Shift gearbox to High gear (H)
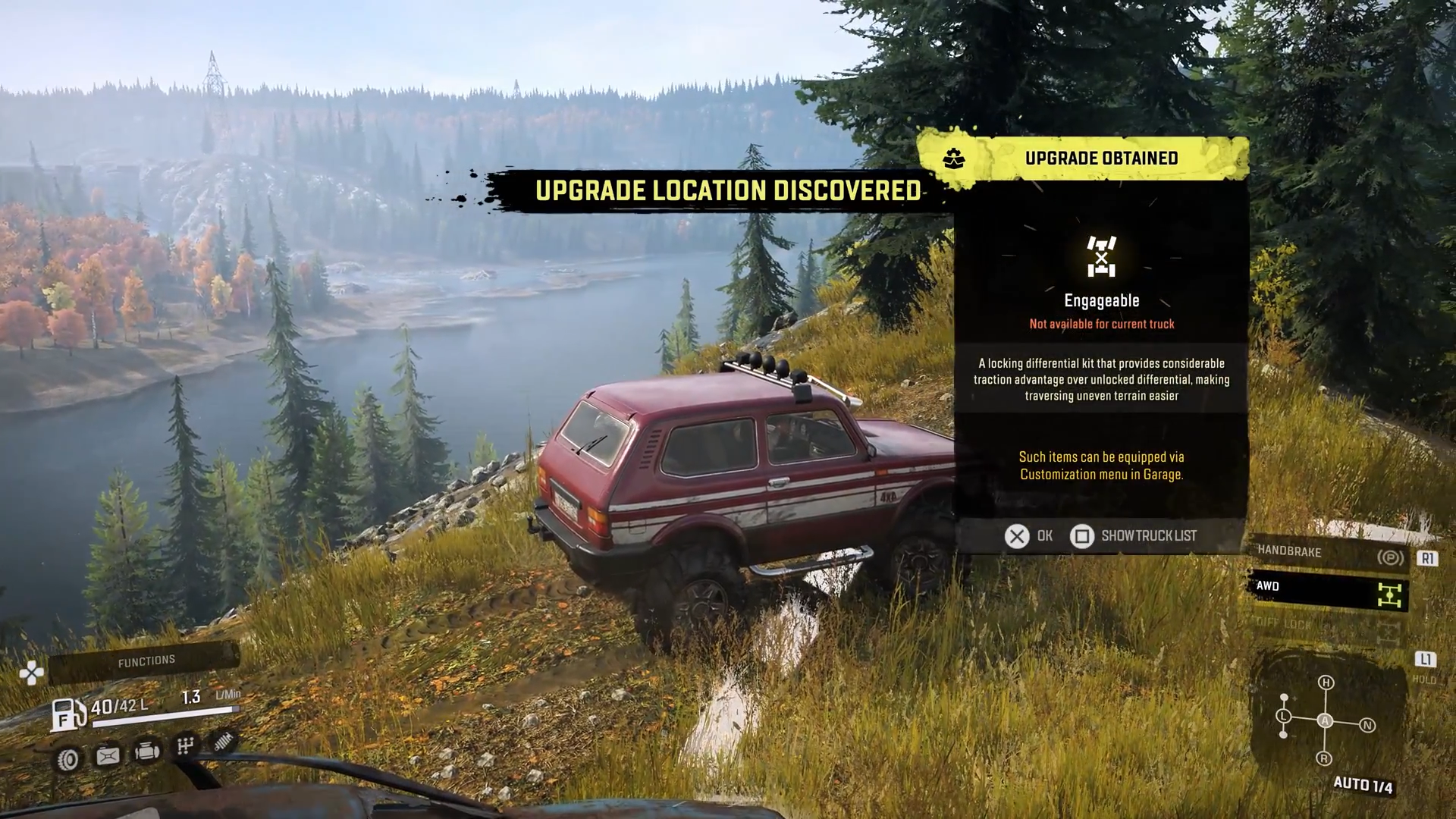 1326,682
